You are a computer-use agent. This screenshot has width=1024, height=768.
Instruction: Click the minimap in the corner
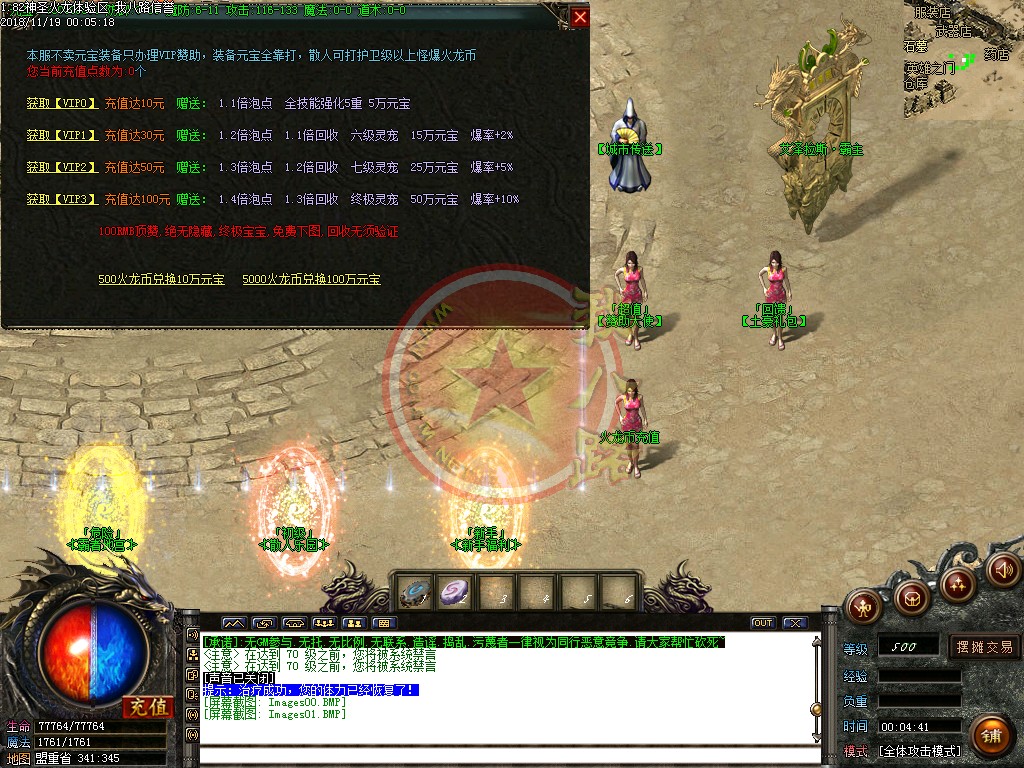click(x=963, y=60)
